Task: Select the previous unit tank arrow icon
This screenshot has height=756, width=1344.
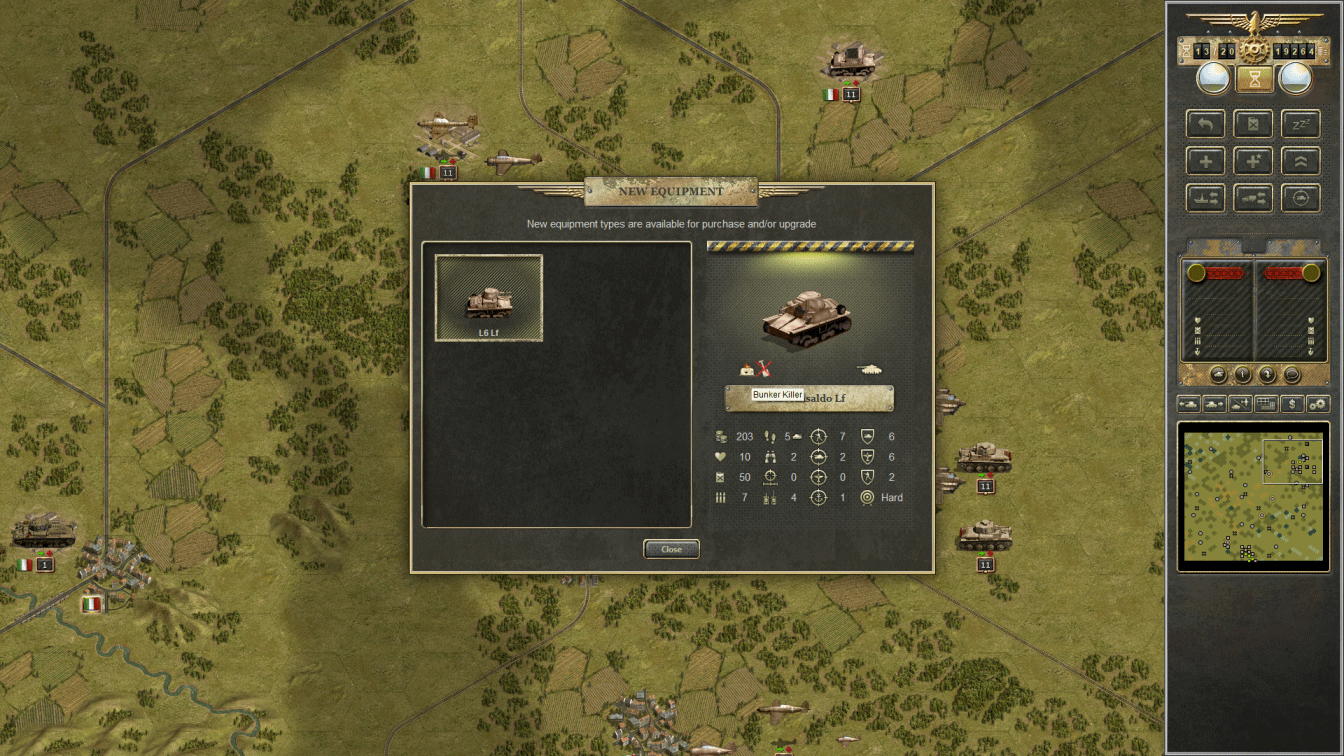Action: point(1189,404)
